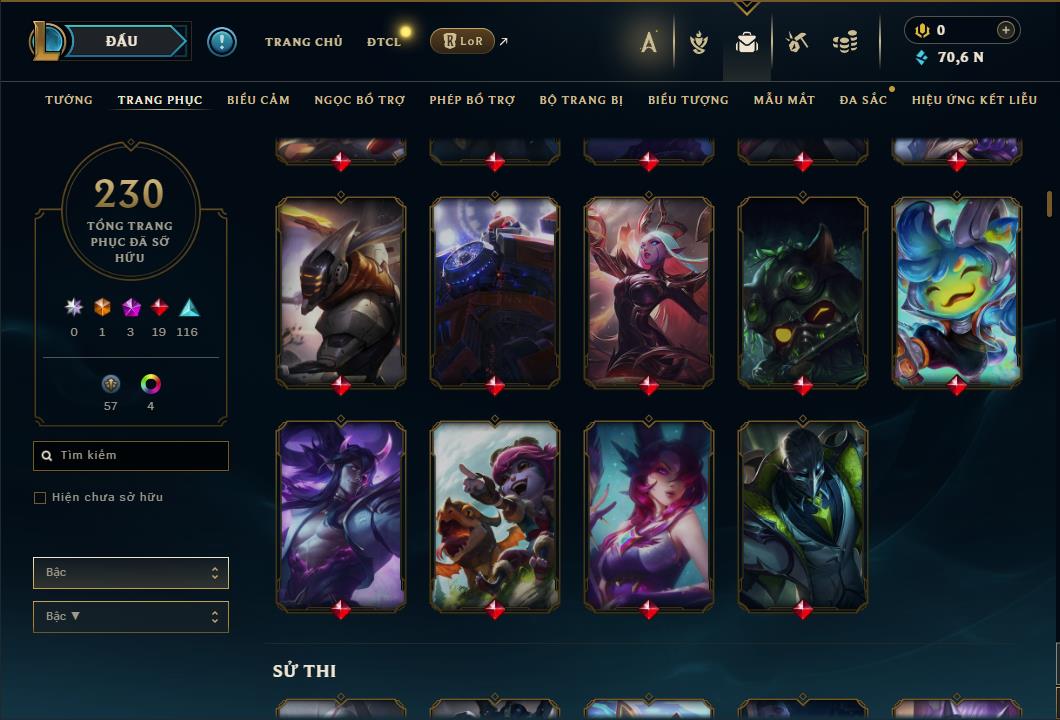Launch the LoR external link
Viewport: 1060px width, 720px height.
tap(462, 41)
